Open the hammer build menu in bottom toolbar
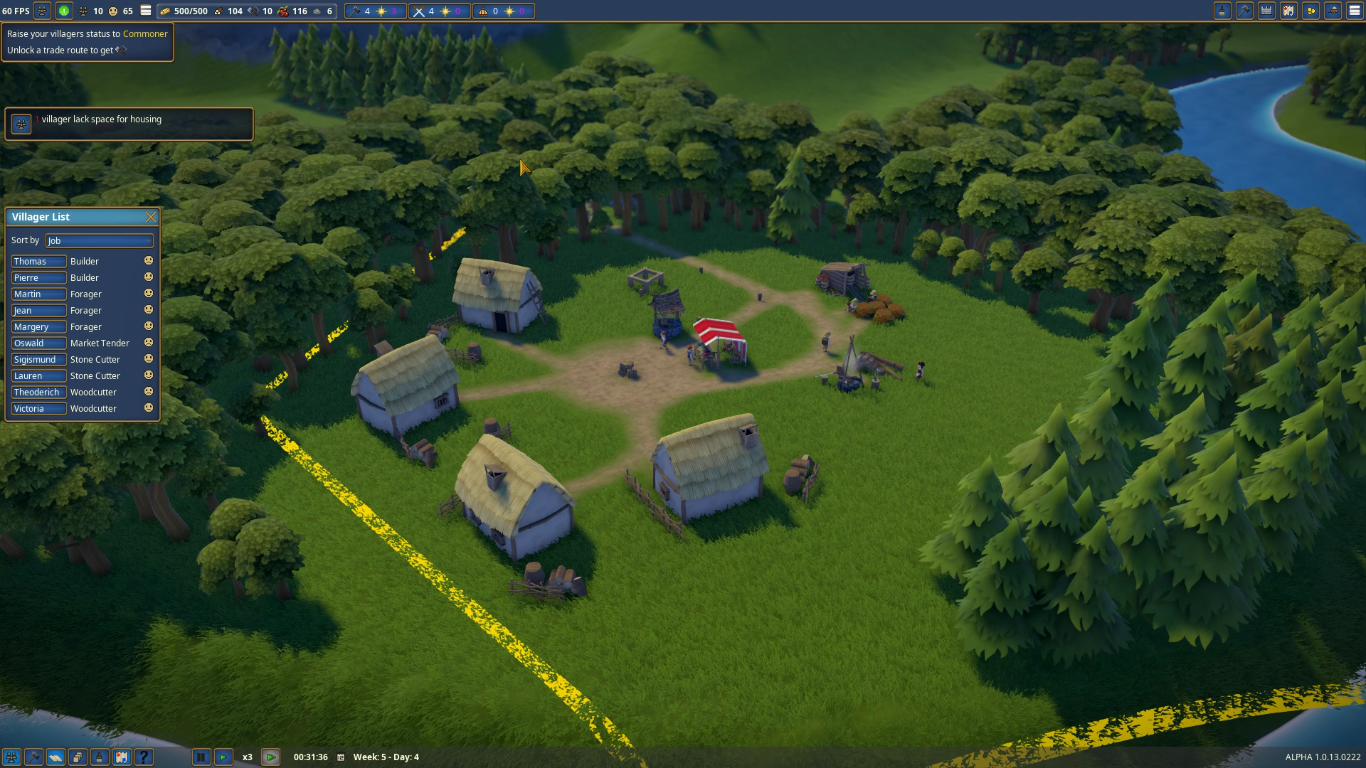1366x768 pixels. 34,757
